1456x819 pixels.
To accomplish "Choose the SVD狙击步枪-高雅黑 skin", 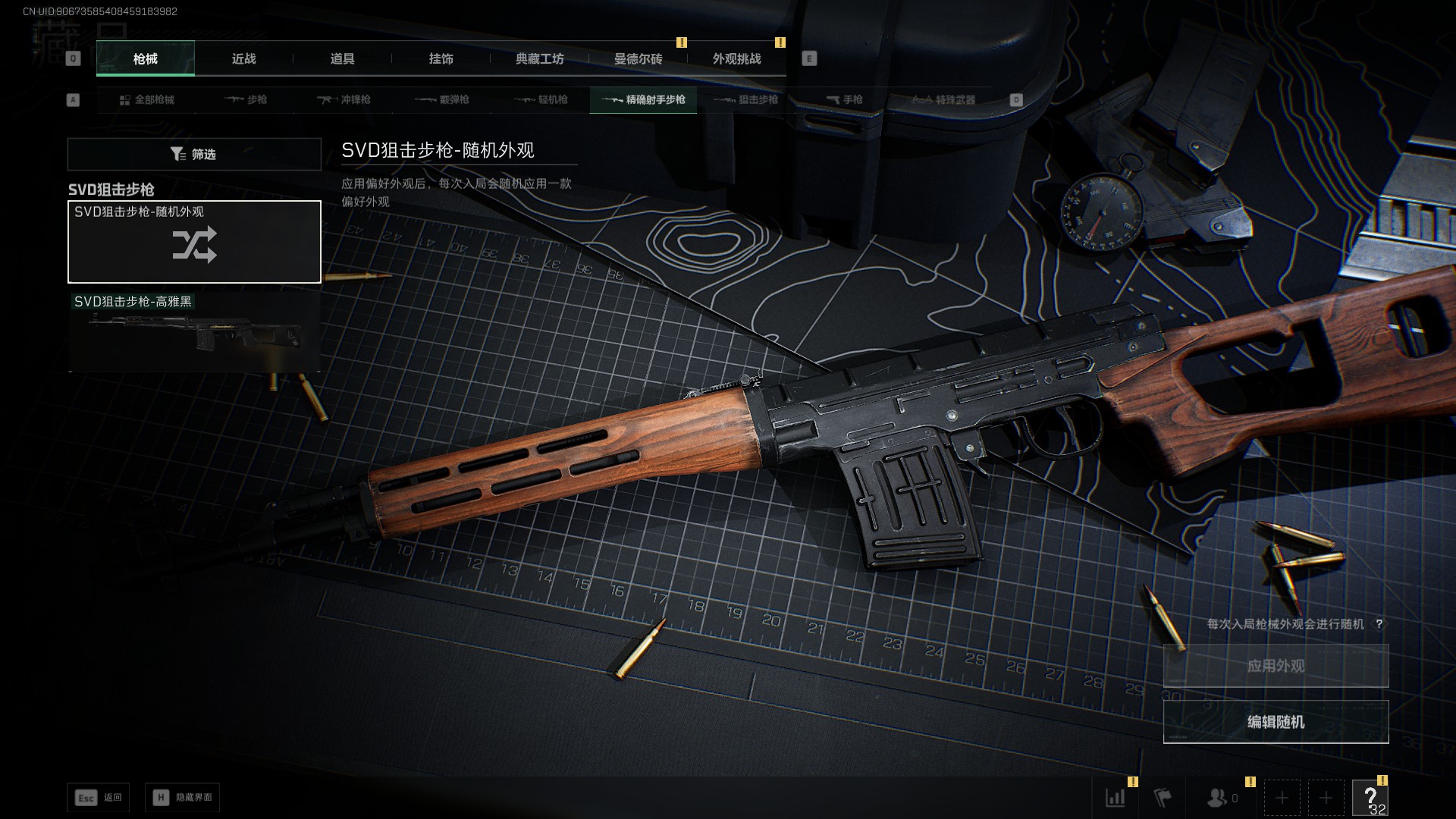I will [x=194, y=331].
